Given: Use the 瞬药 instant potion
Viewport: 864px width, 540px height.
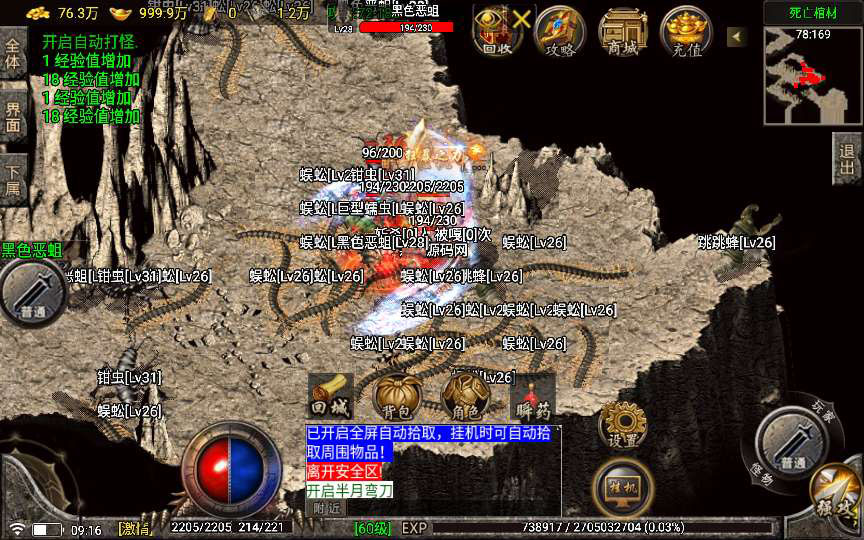Looking at the screenshot, I should [x=533, y=397].
